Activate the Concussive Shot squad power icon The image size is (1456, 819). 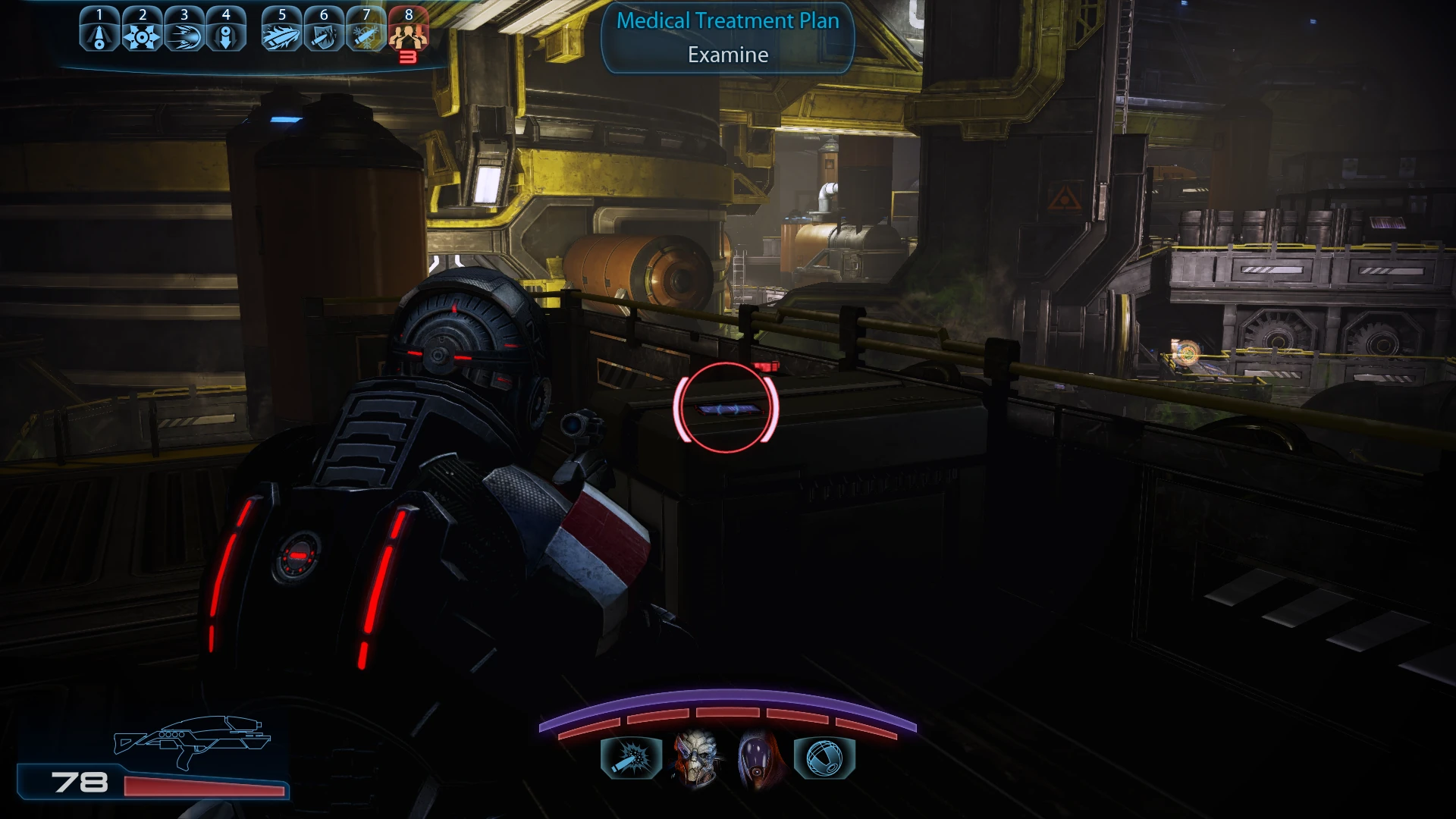631,757
